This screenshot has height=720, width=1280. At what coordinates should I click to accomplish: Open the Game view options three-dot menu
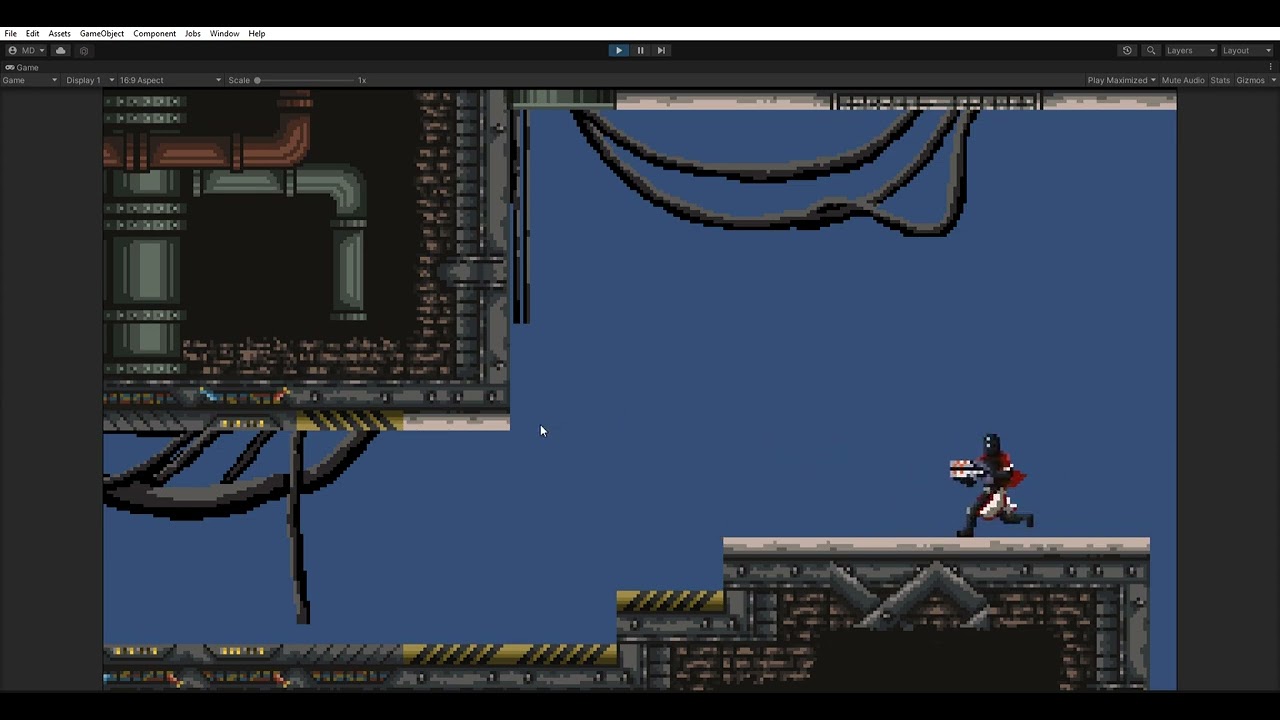[1271, 67]
